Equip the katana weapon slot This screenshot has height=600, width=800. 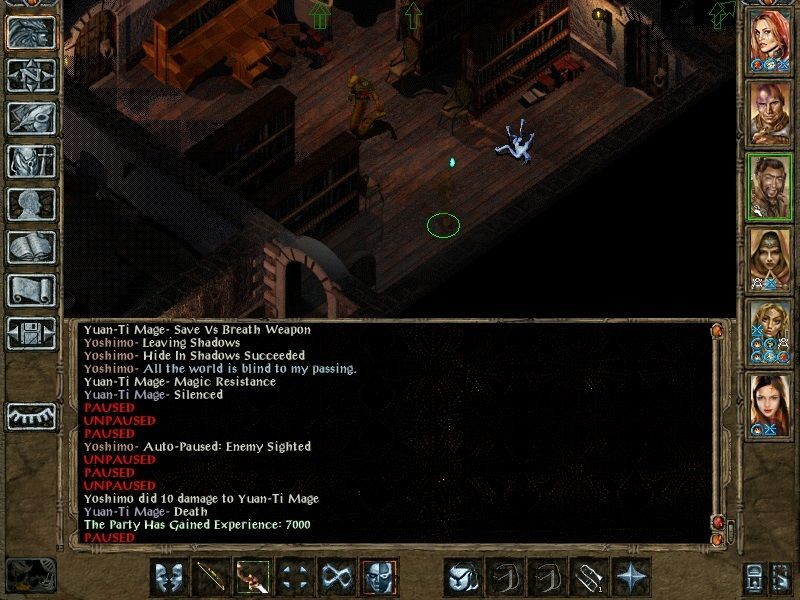pos(211,577)
